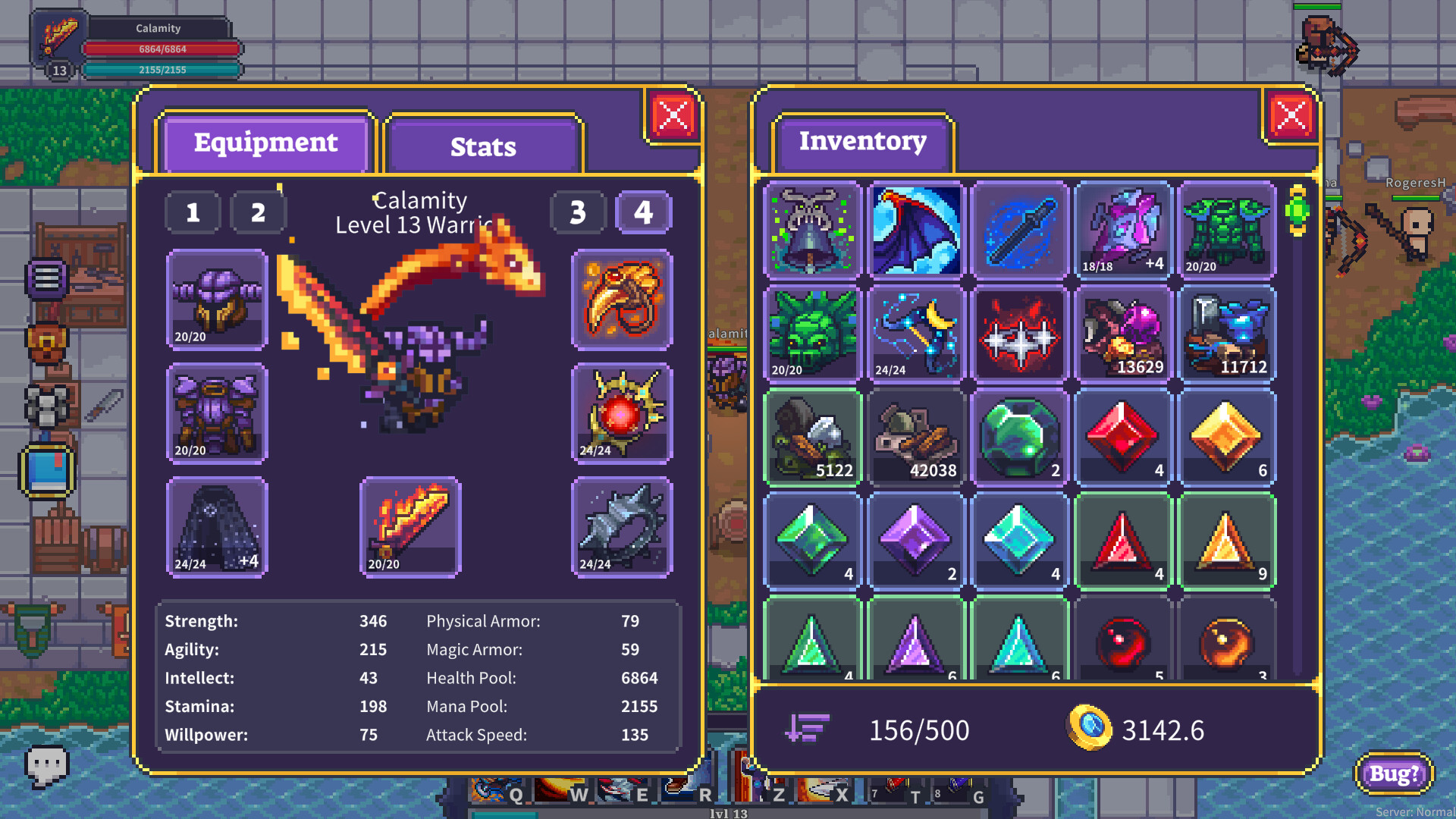
Task: Select the green gem stack of 2
Action: tap(1019, 438)
